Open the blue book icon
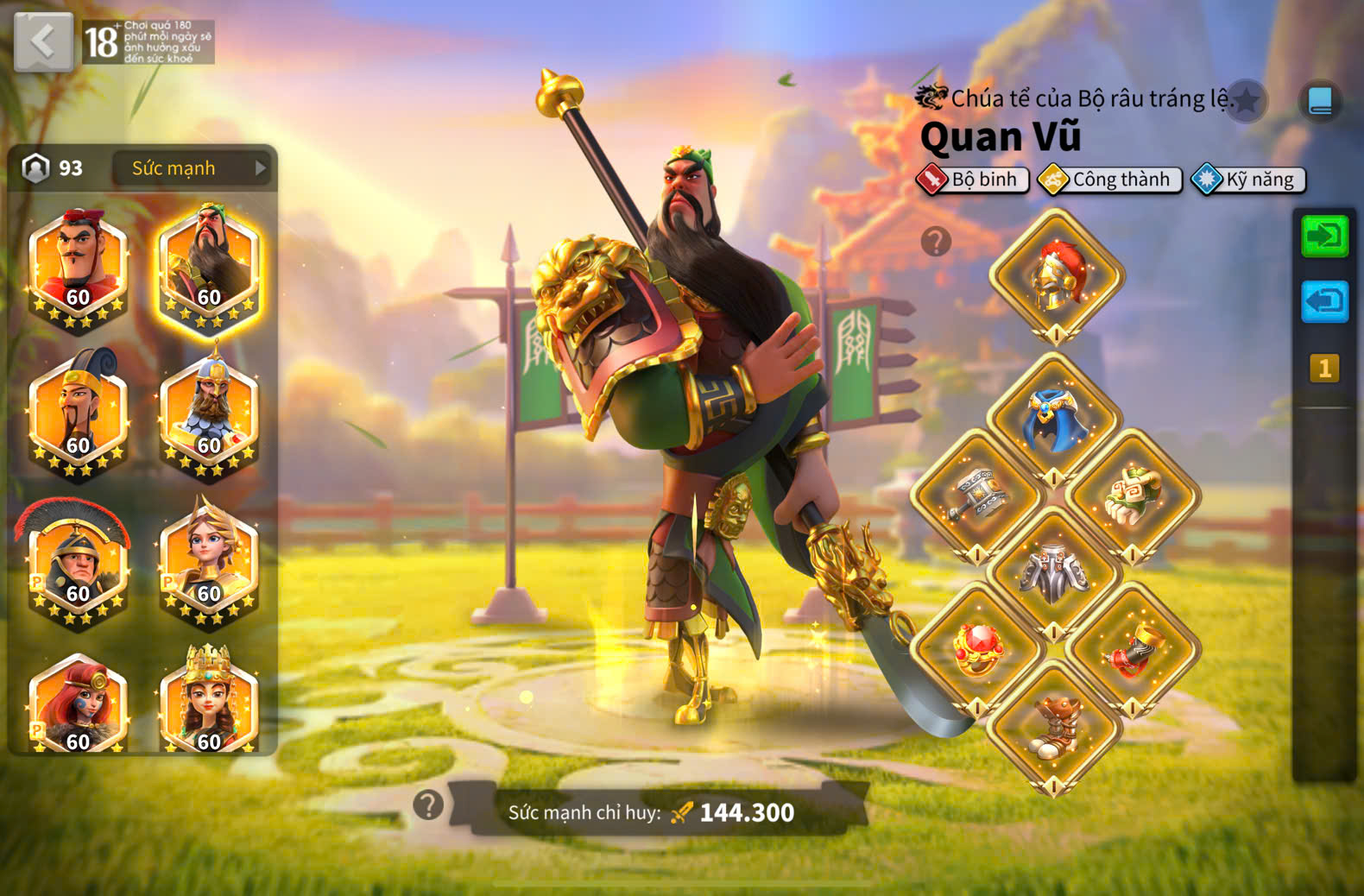This screenshot has height=896, width=1364. (x=1320, y=101)
